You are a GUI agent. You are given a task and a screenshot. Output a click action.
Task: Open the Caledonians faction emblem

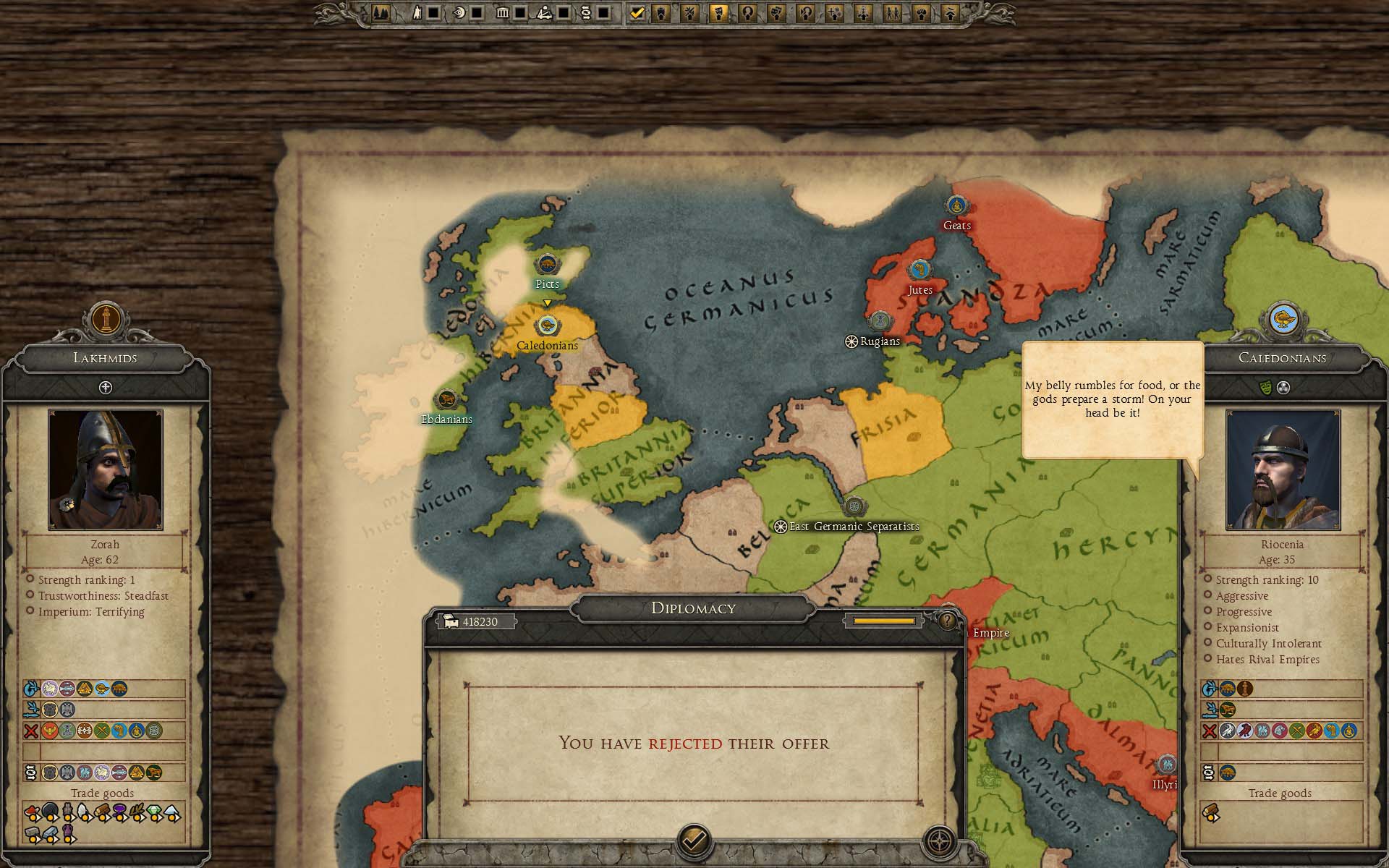click(1283, 318)
